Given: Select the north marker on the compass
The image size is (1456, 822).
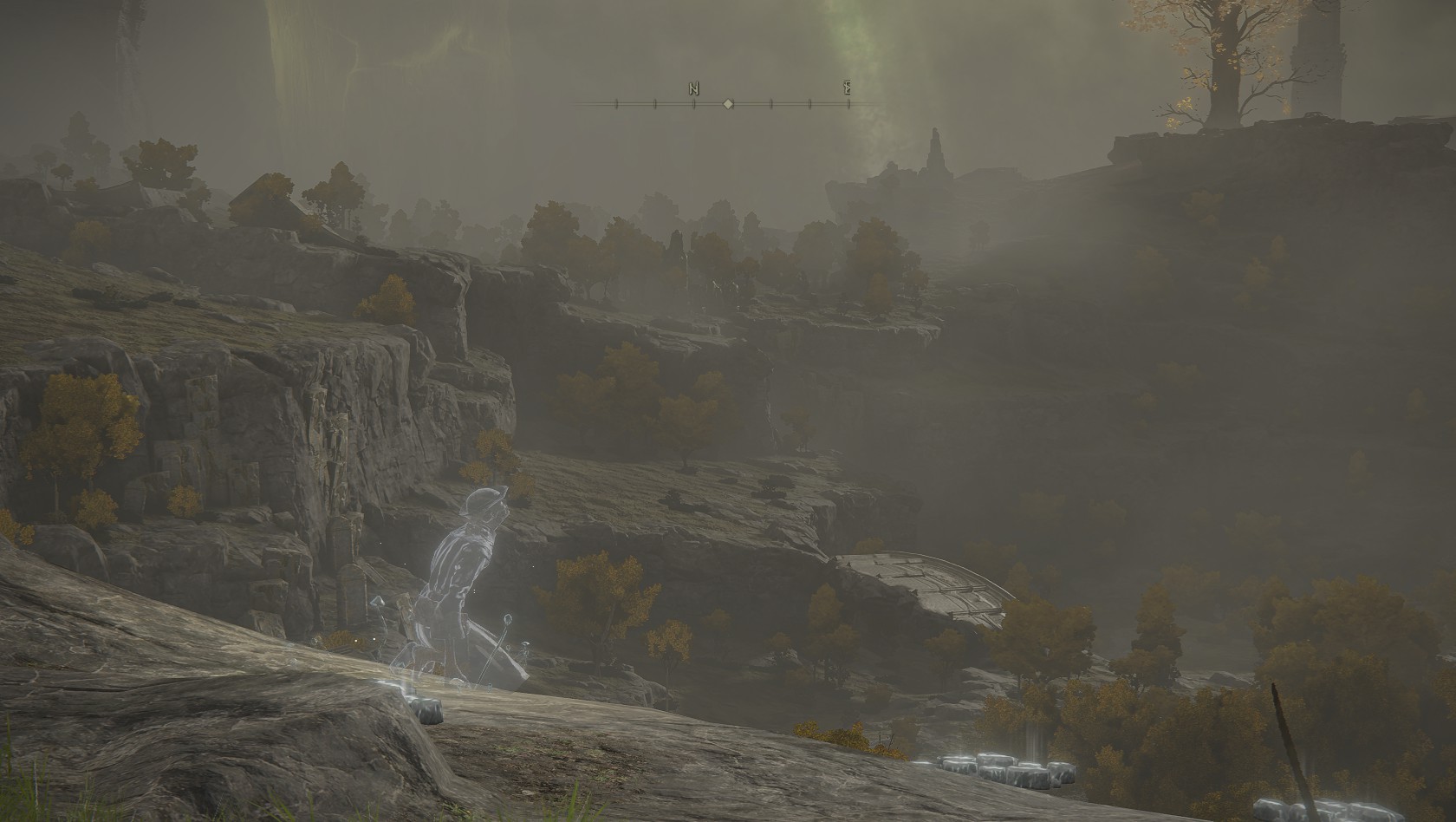Looking at the screenshot, I should (693, 88).
